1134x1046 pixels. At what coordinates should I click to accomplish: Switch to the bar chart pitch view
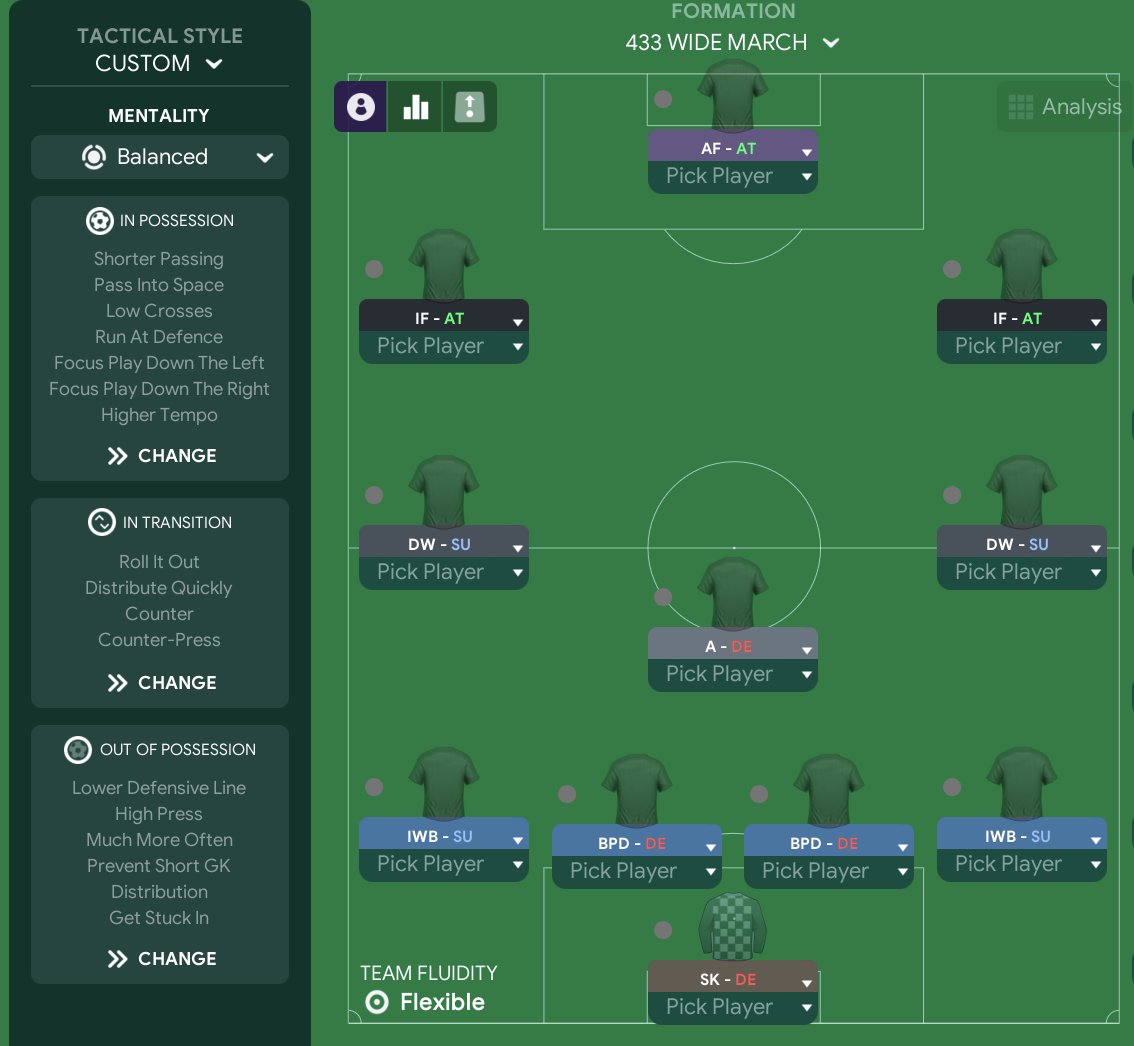415,107
